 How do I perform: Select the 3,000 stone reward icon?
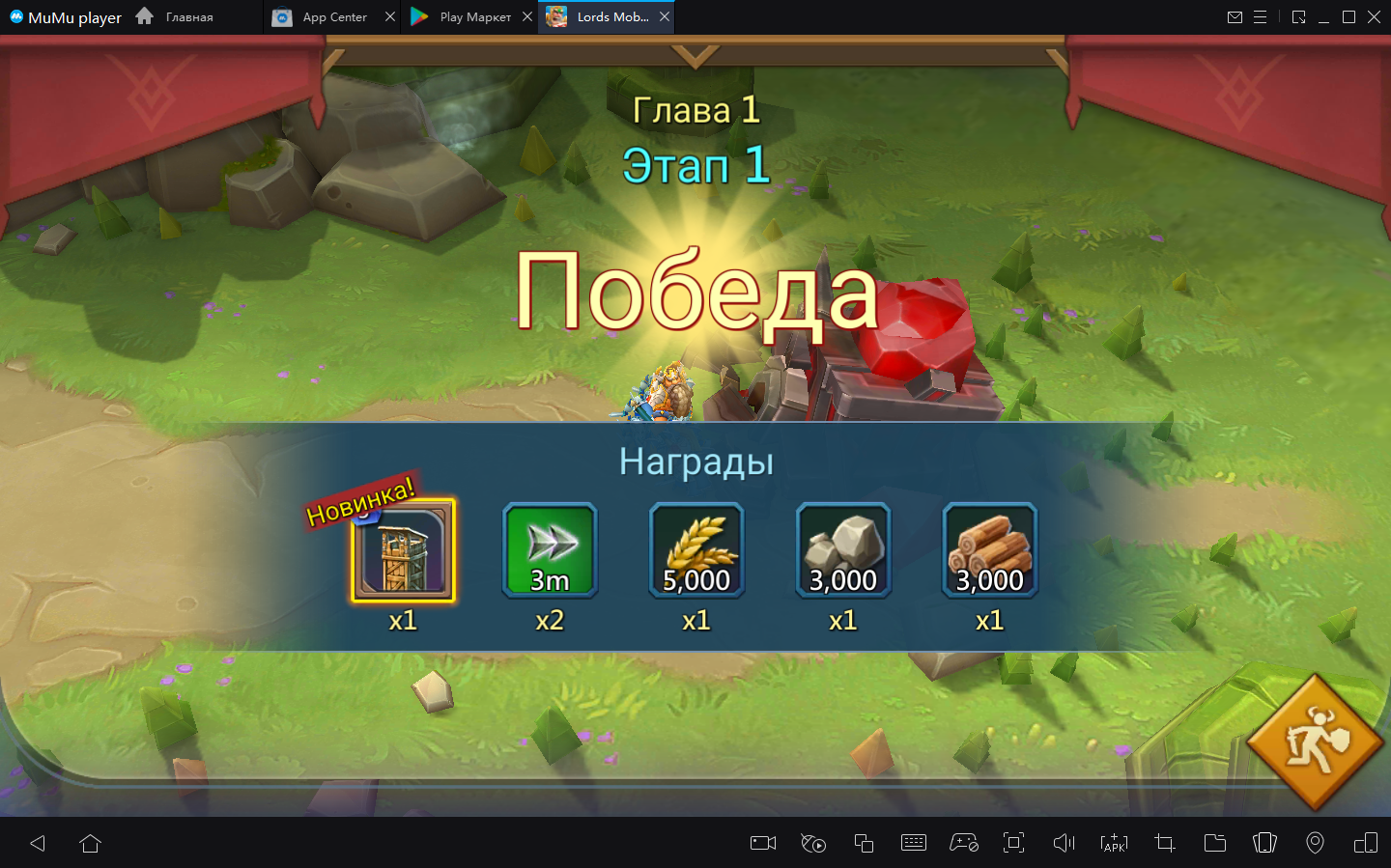click(843, 551)
